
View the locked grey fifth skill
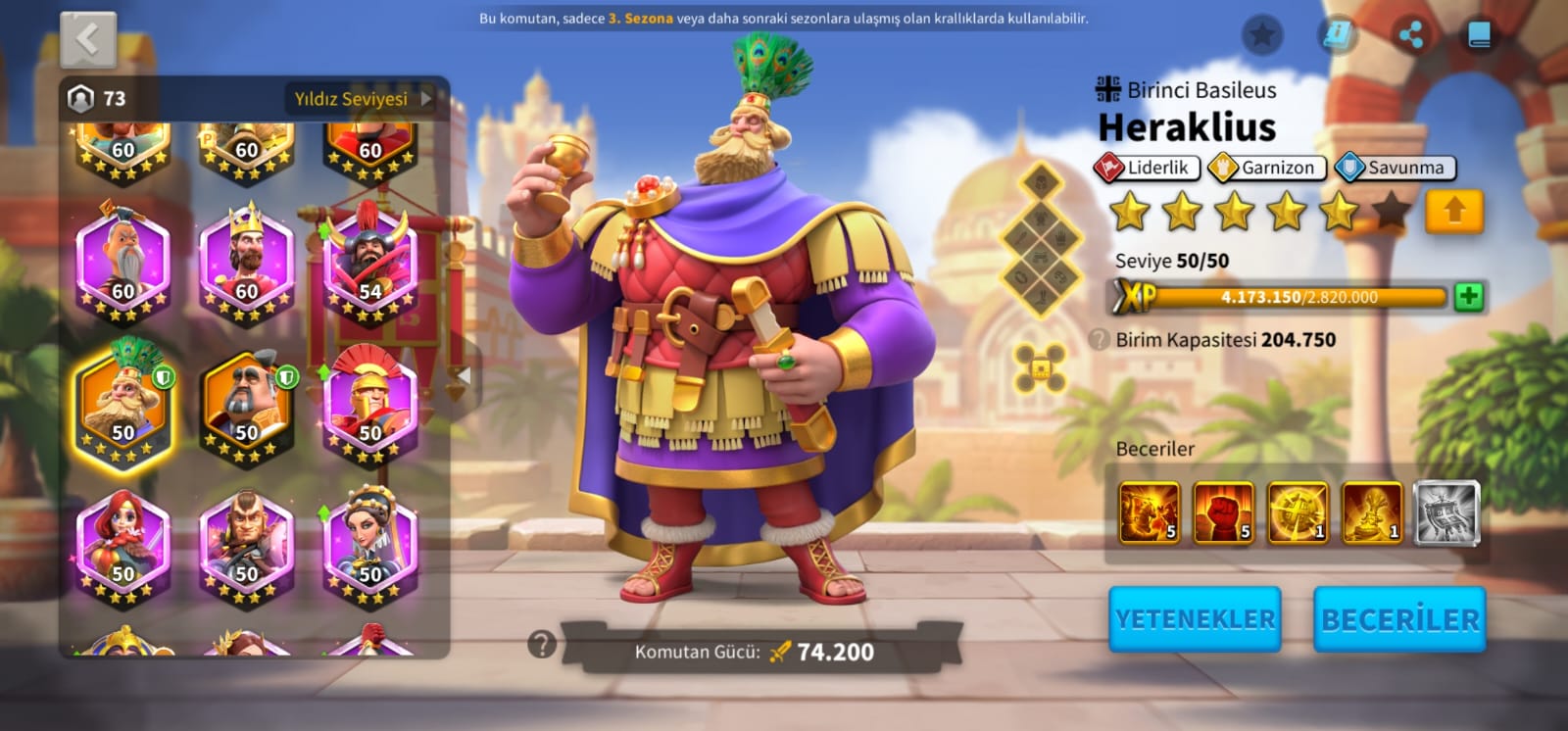point(1446,512)
